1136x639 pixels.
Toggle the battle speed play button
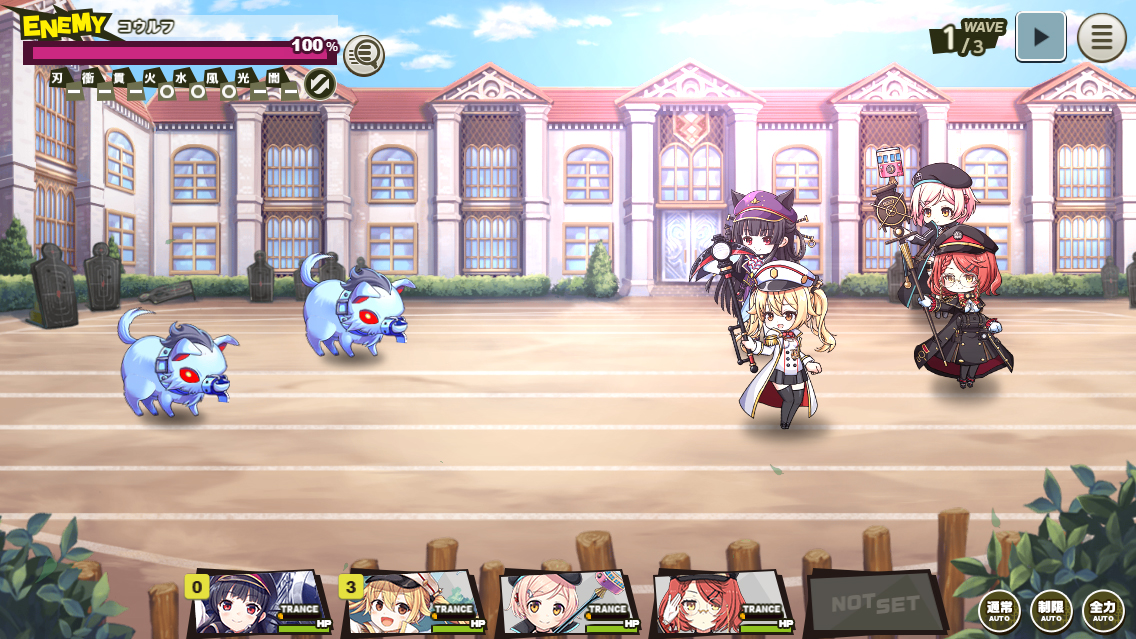pos(1040,38)
